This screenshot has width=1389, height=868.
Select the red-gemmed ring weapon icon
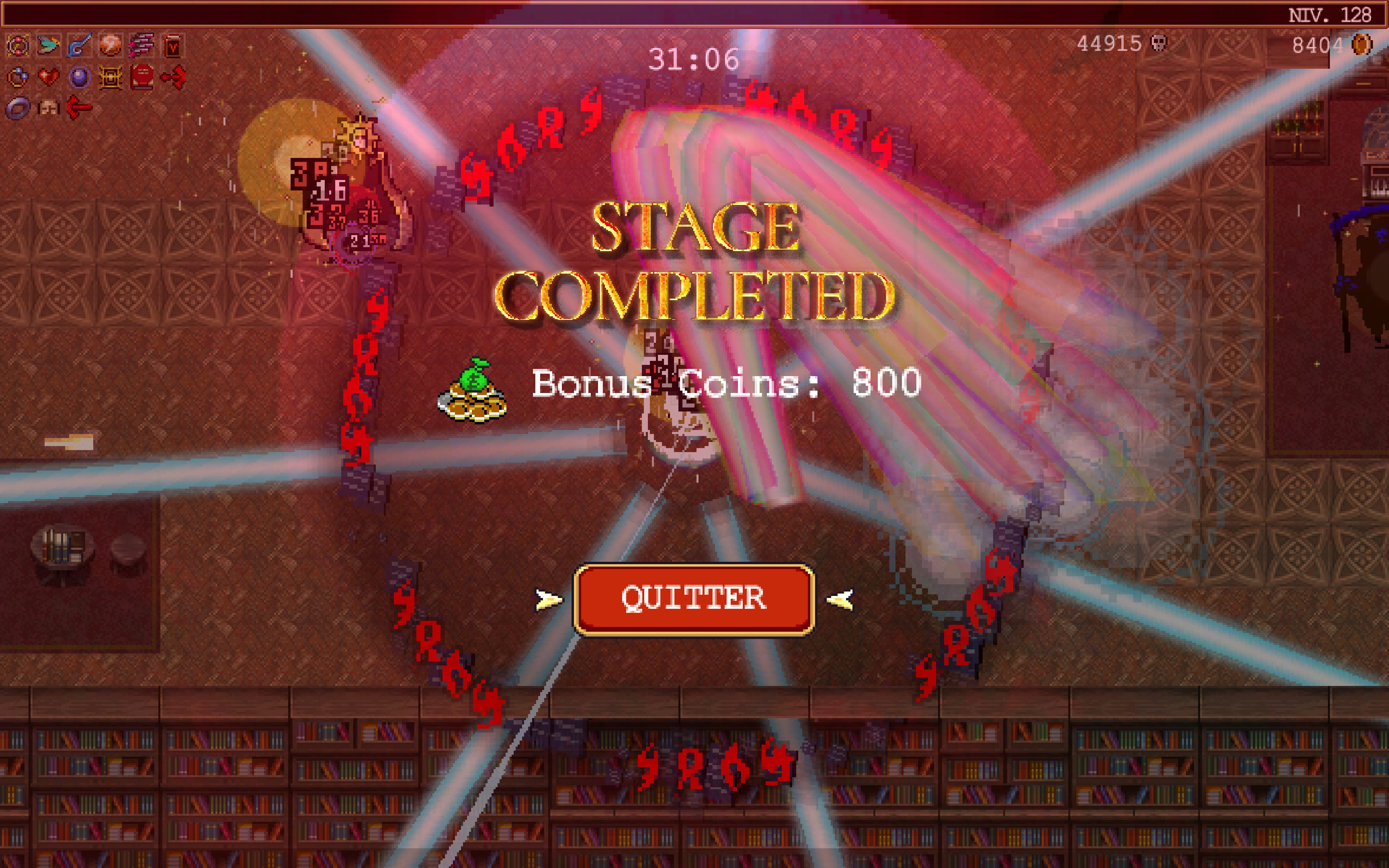(18, 46)
